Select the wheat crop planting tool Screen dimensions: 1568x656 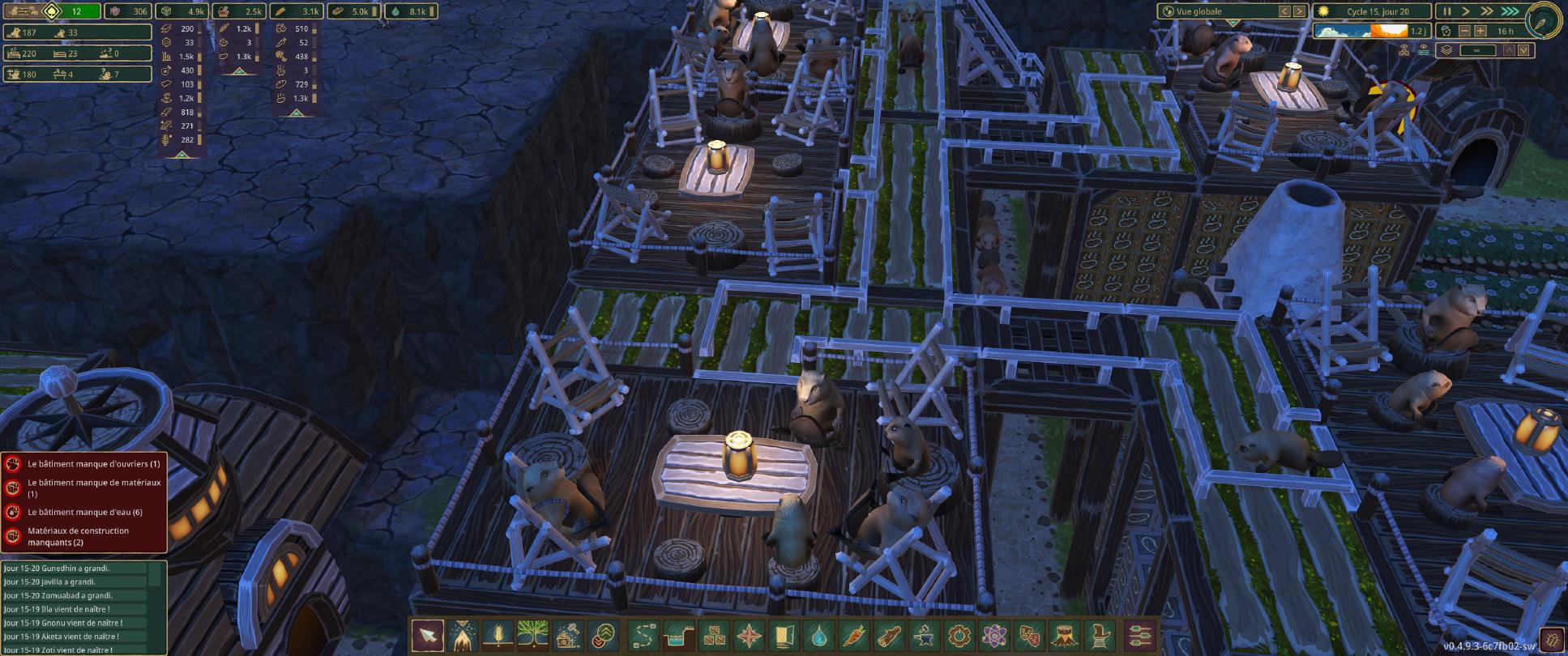(x=498, y=635)
